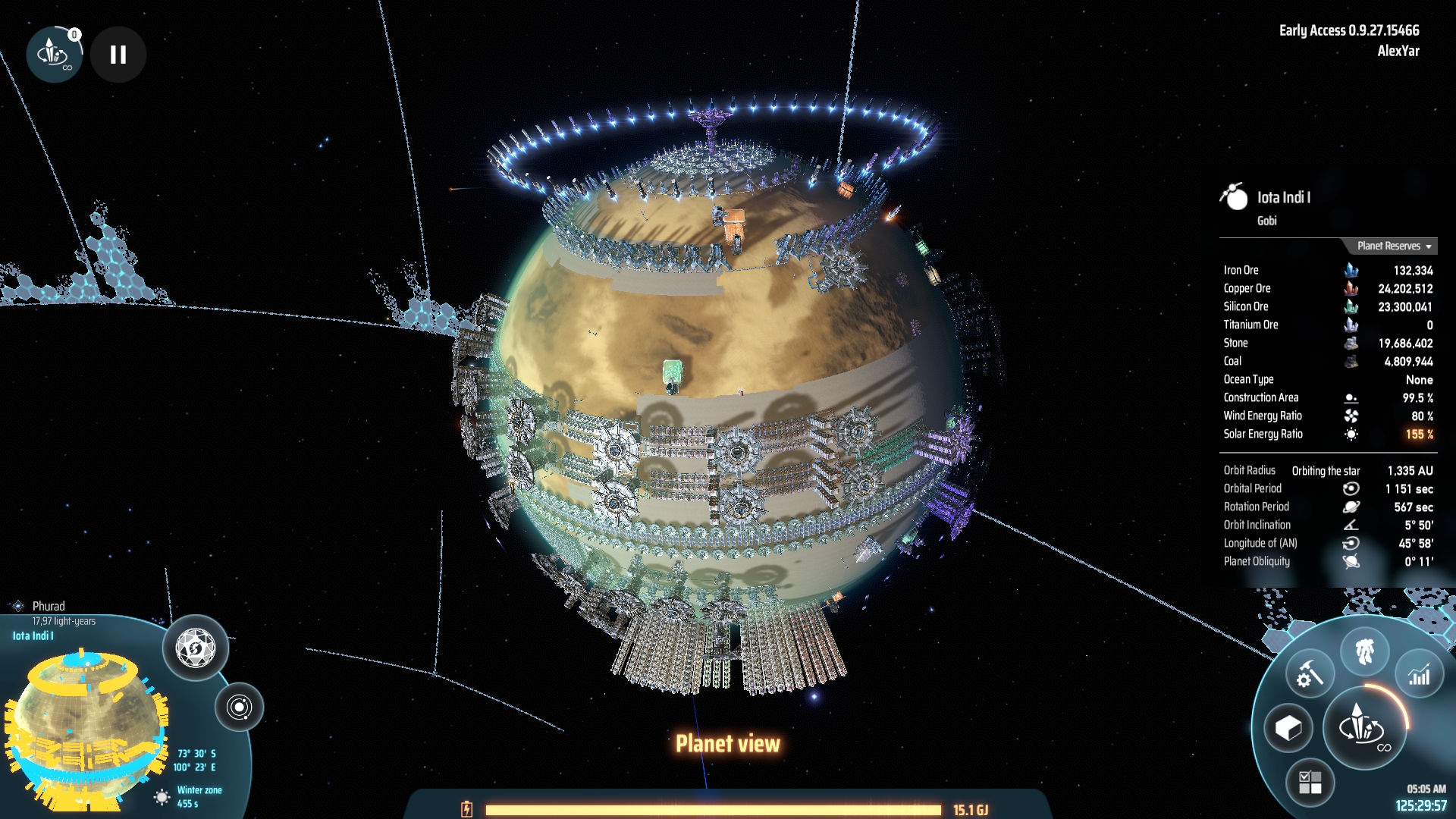This screenshot has width=1456, height=819.
Task: Open the hammer and gear build menu
Action: point(1310,673)
